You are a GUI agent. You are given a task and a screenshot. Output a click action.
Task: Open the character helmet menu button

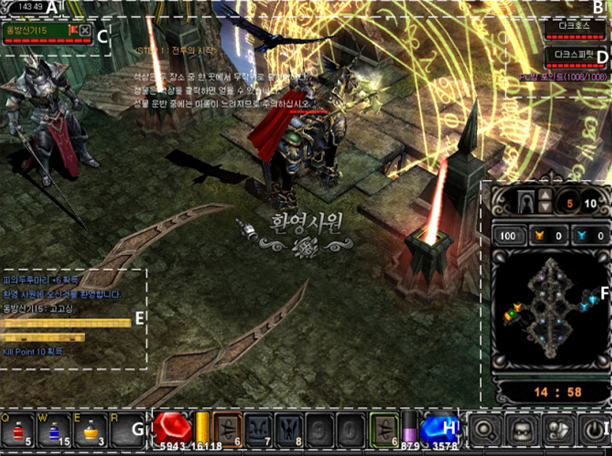pos(523,432)
